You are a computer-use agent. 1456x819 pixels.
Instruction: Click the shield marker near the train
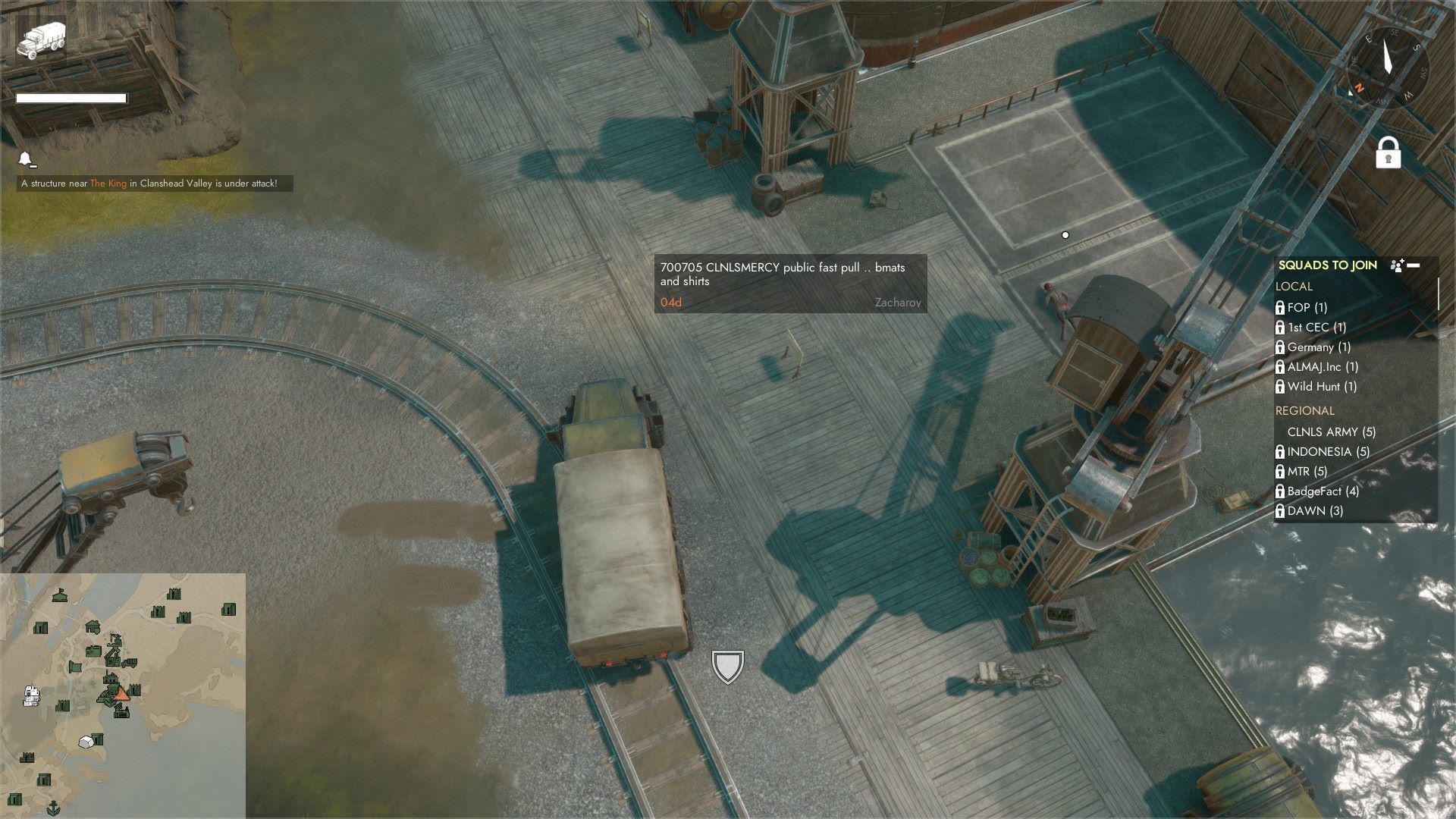click(x=726, y=666)
